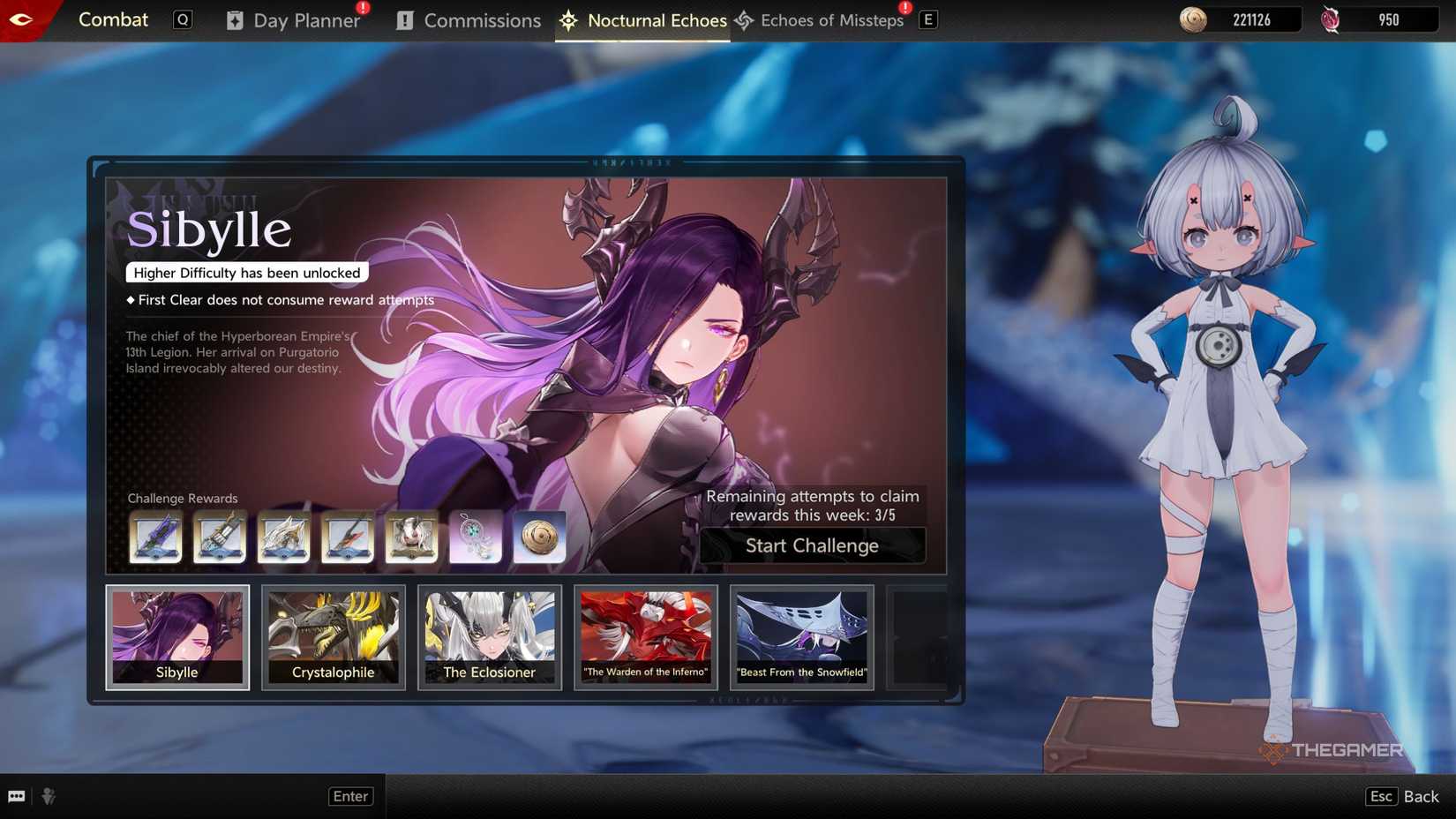Select the white dragon wing reward icon
The height and width of the screenshot is (819, 1456).
click(283, 537)
